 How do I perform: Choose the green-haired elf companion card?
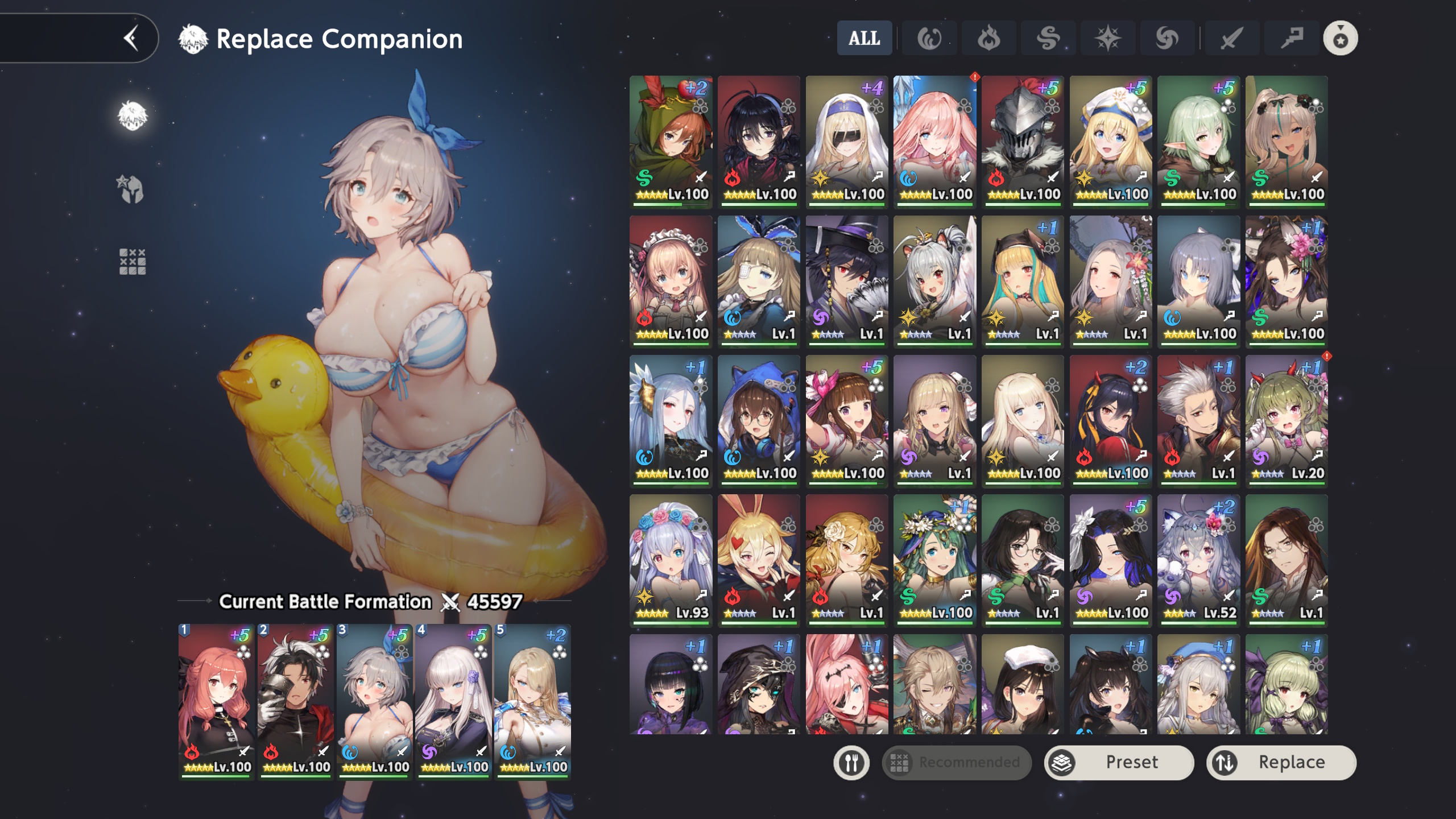tap(1198, 140)
